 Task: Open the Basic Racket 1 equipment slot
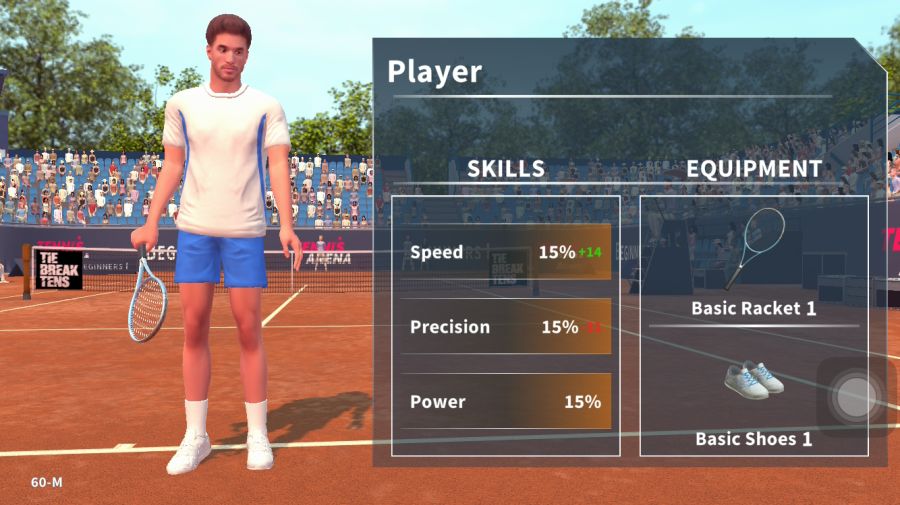click(754, 264)
